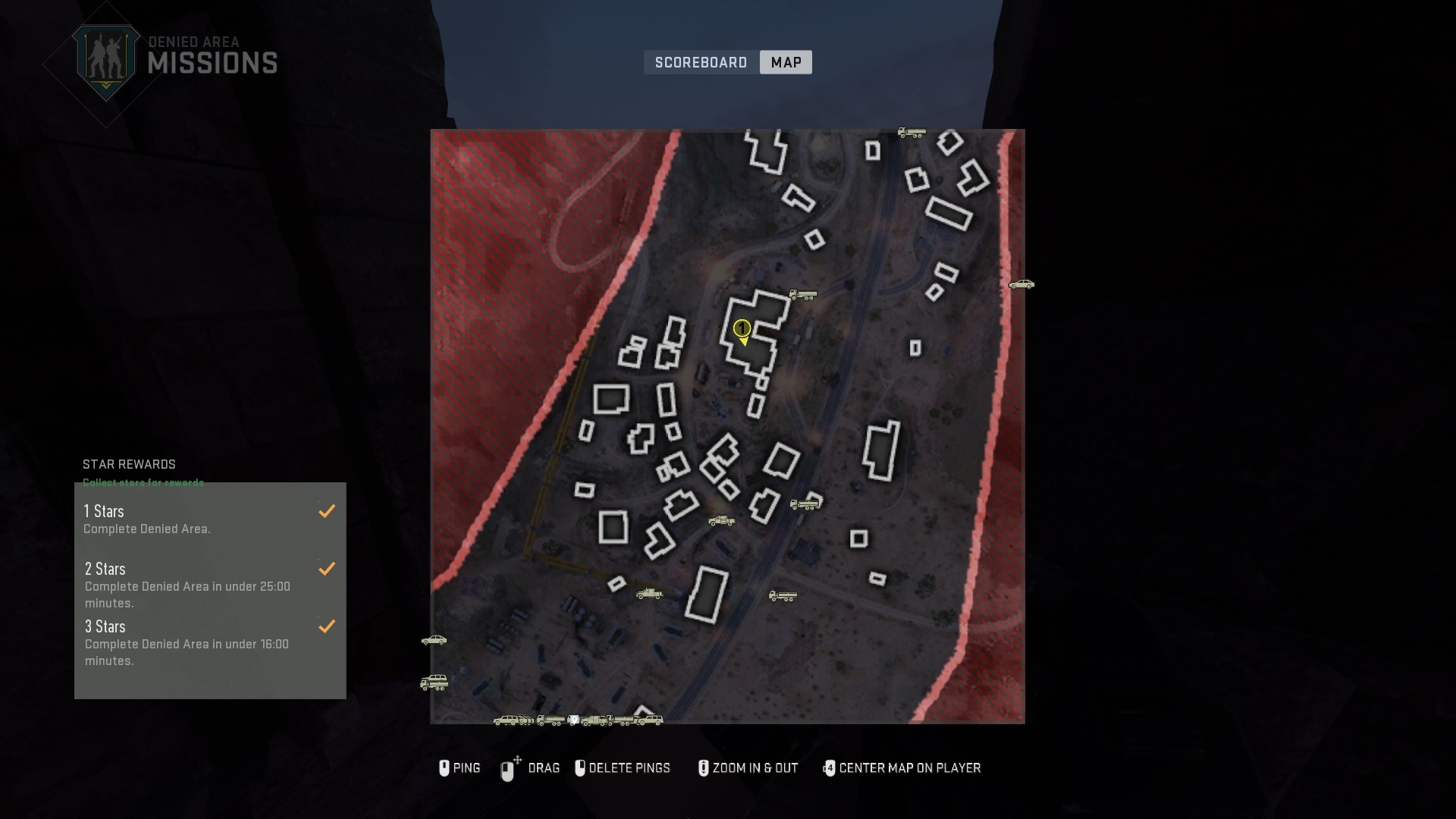Click the truck icon near the lower road
The width and height of the screenshot is (1456, 819).
782,596
